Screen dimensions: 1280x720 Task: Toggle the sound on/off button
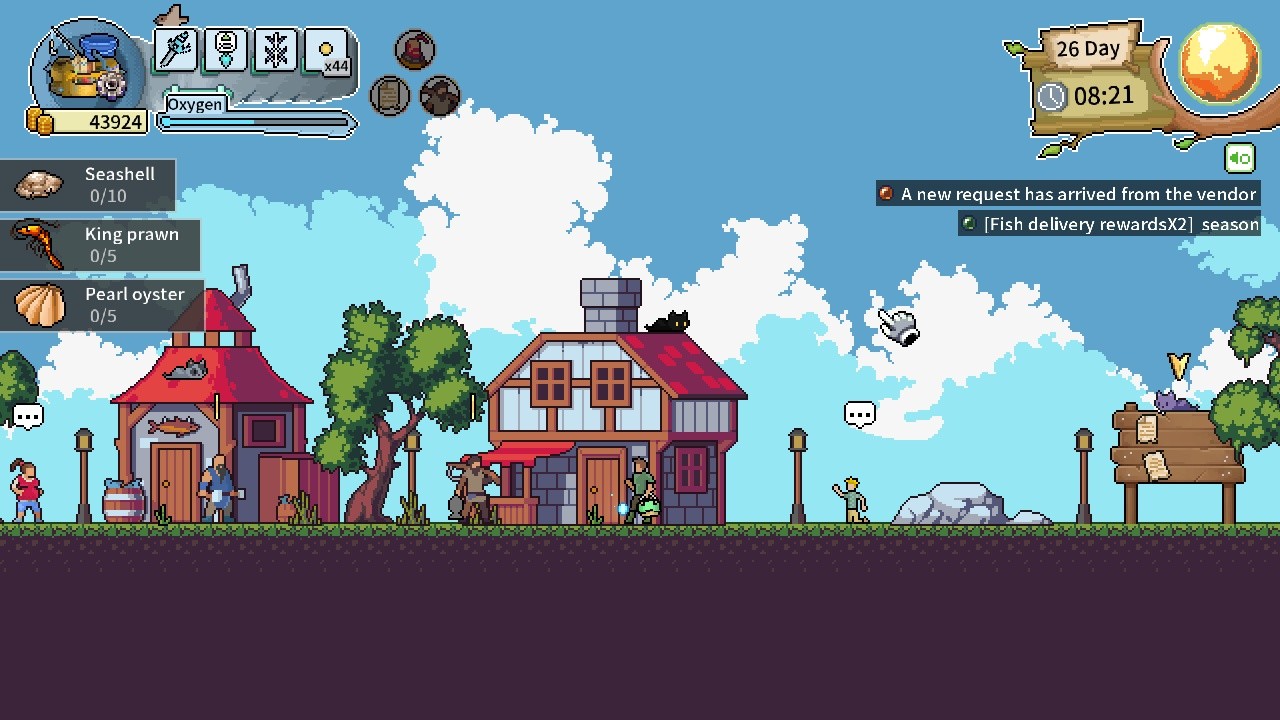point(1239,158)
